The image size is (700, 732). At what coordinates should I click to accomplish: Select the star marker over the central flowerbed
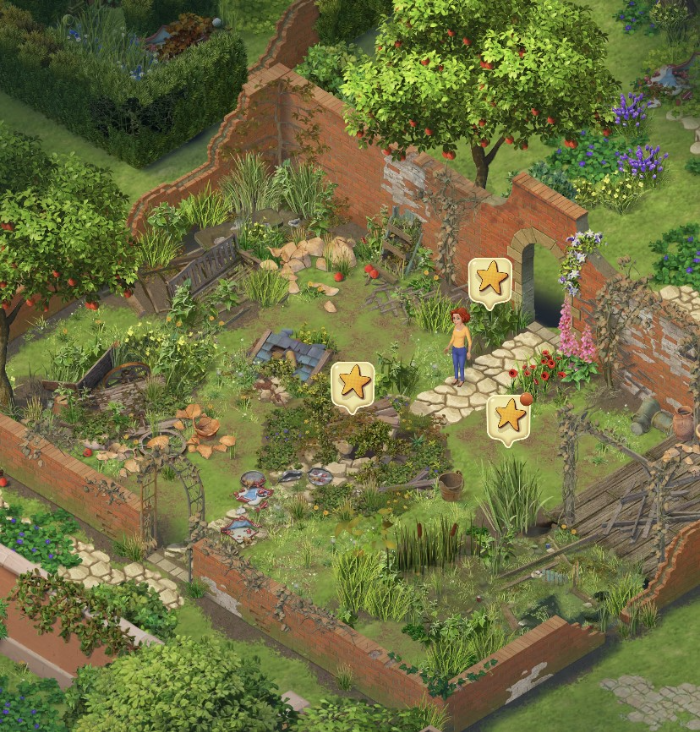(353, 384)
